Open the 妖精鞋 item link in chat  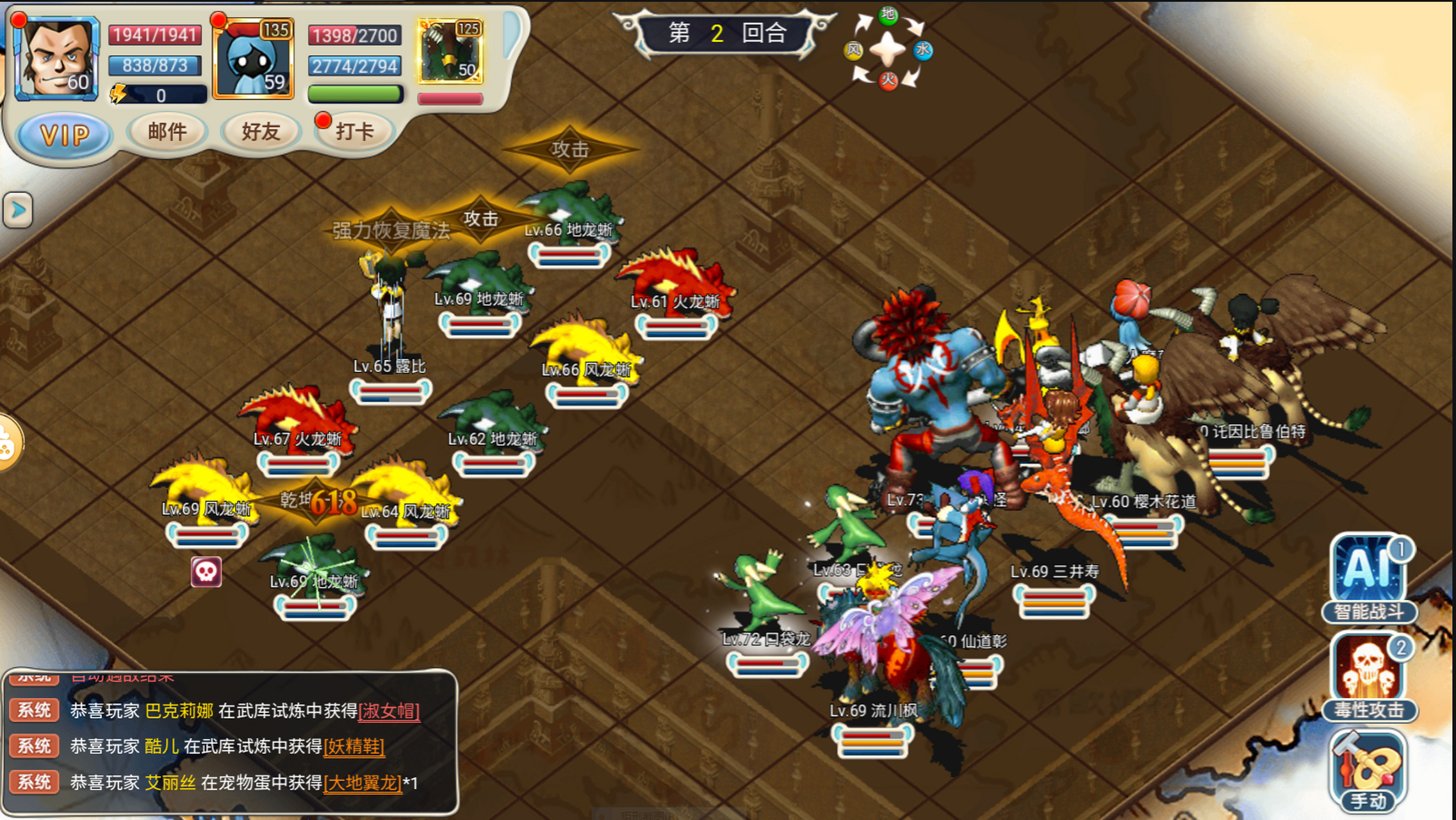pos(354,746)
